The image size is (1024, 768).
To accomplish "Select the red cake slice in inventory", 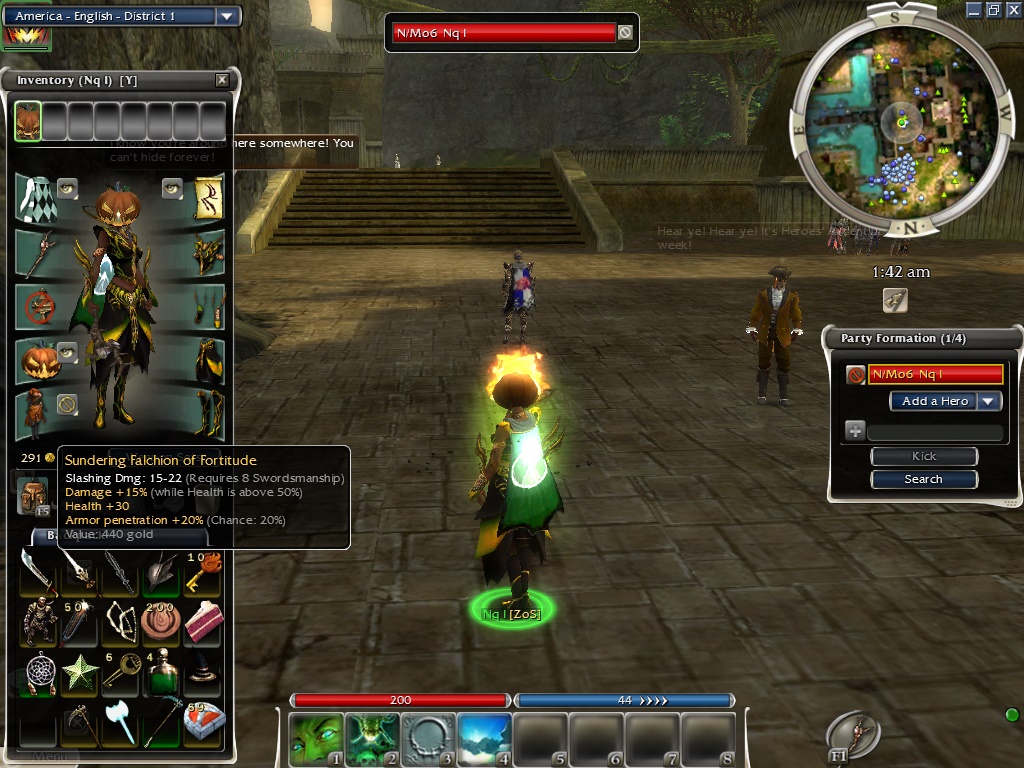I will (204, 621).
